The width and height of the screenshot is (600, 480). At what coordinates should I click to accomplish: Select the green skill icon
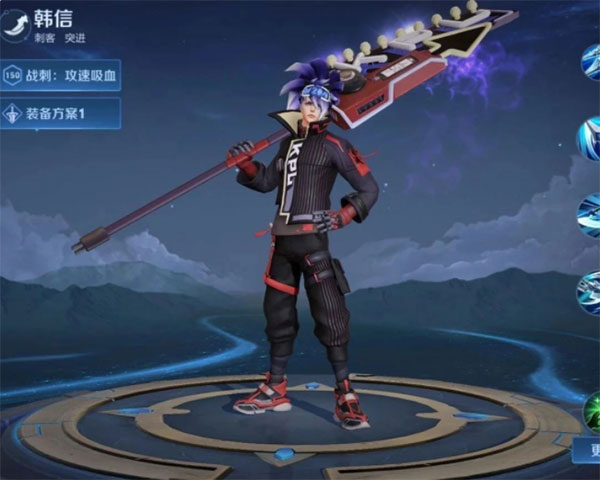coord(592,412)
